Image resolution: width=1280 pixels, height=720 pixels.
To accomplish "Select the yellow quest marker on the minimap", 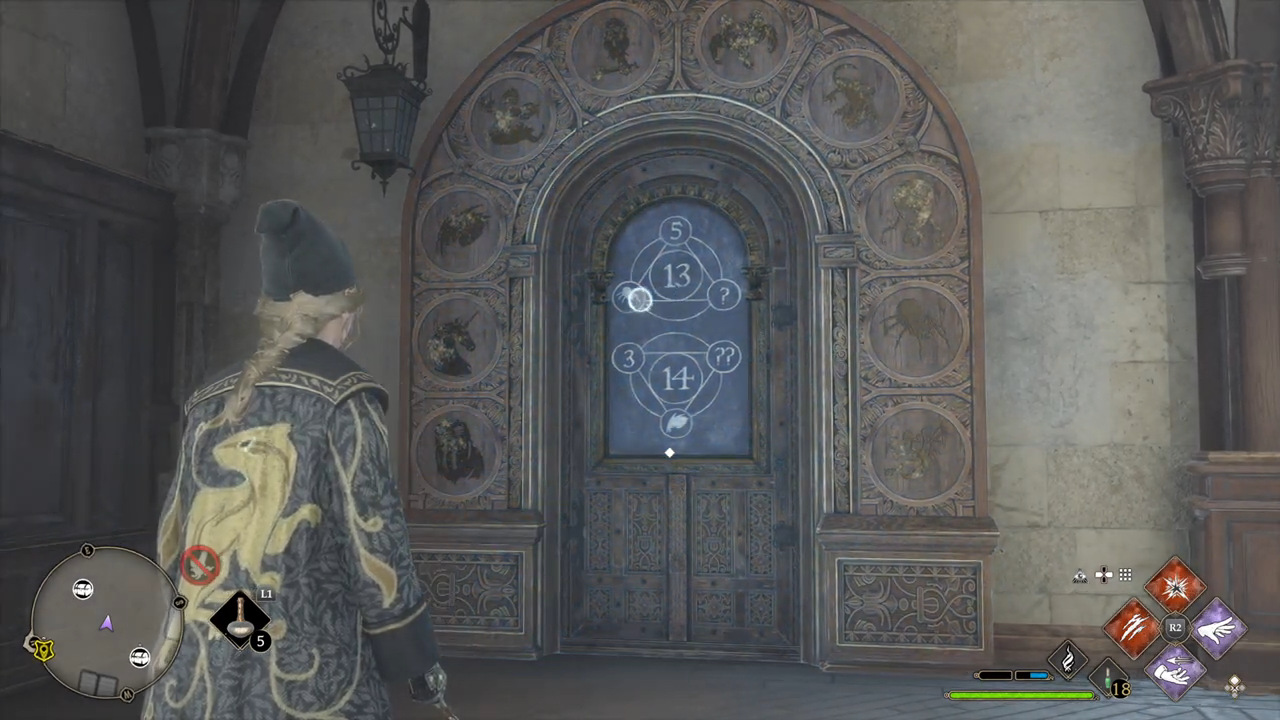I will coord(42,649).
